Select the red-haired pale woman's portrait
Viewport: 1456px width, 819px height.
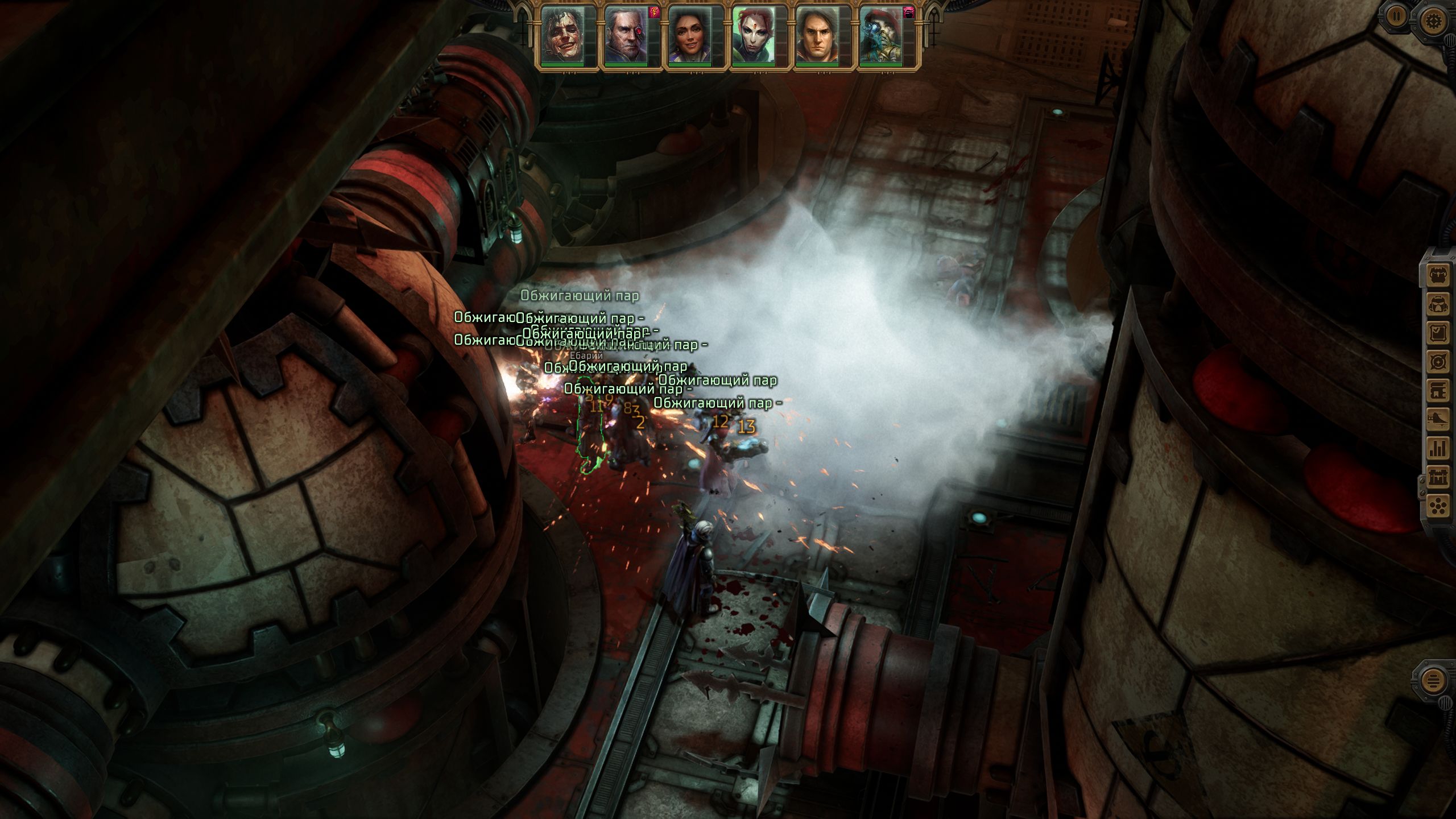[753, 35]
